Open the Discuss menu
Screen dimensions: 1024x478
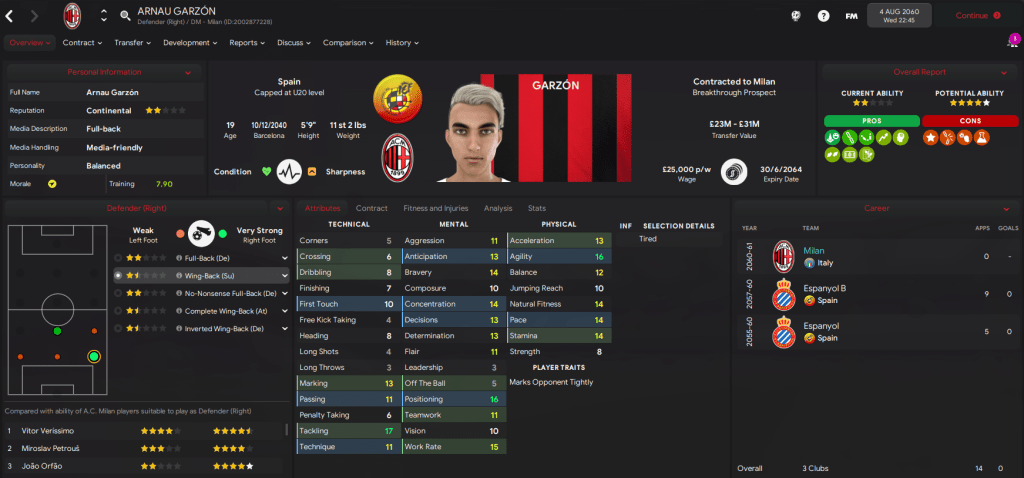294,43
